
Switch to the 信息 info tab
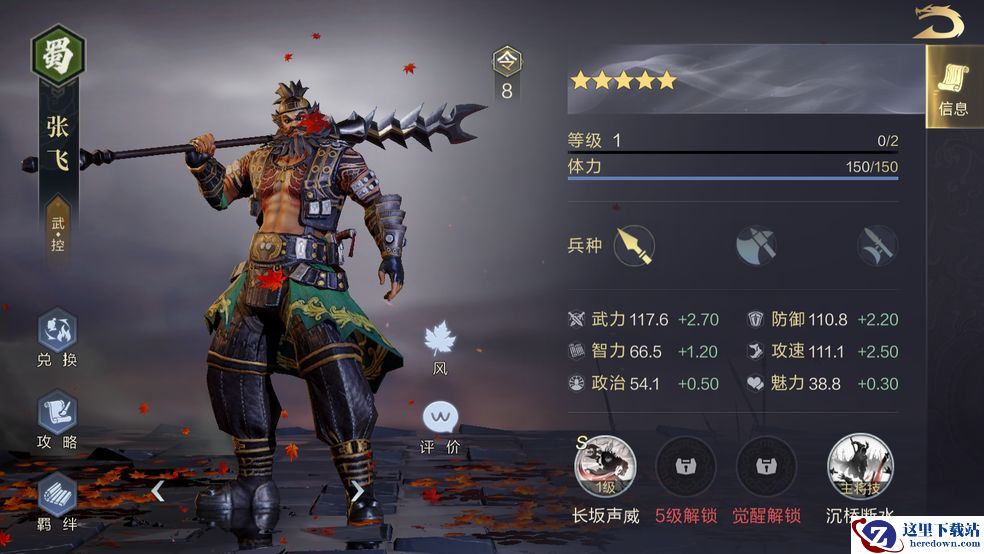[953, 87]
